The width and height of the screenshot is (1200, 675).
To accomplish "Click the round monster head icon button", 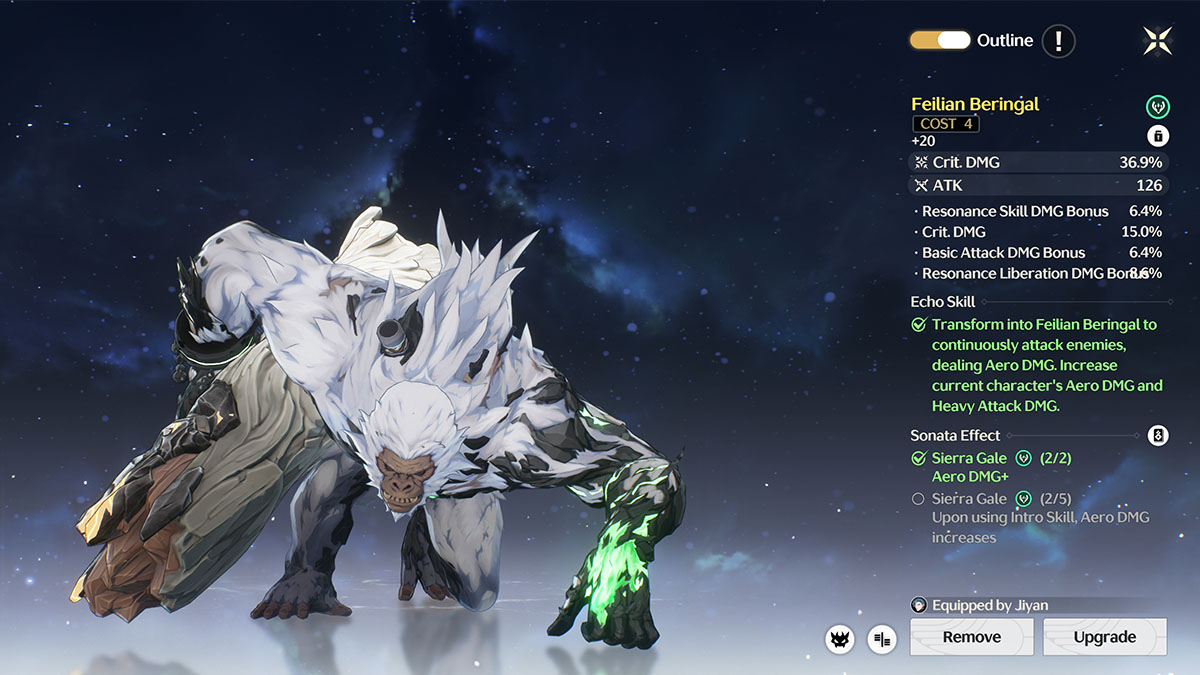I will [x=840, y=638].
